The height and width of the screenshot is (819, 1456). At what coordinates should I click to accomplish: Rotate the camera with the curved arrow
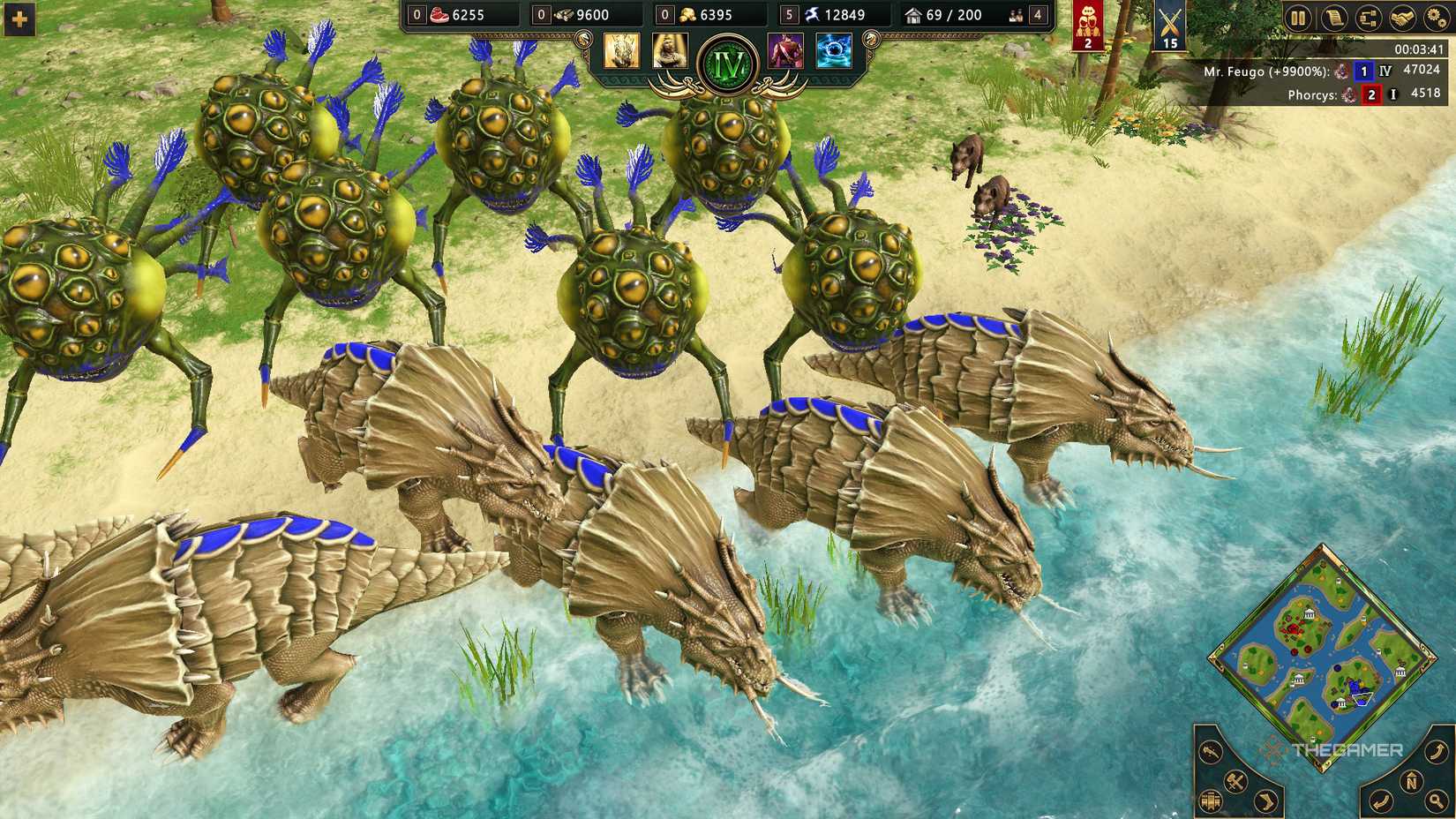(x=1436, y=752)
